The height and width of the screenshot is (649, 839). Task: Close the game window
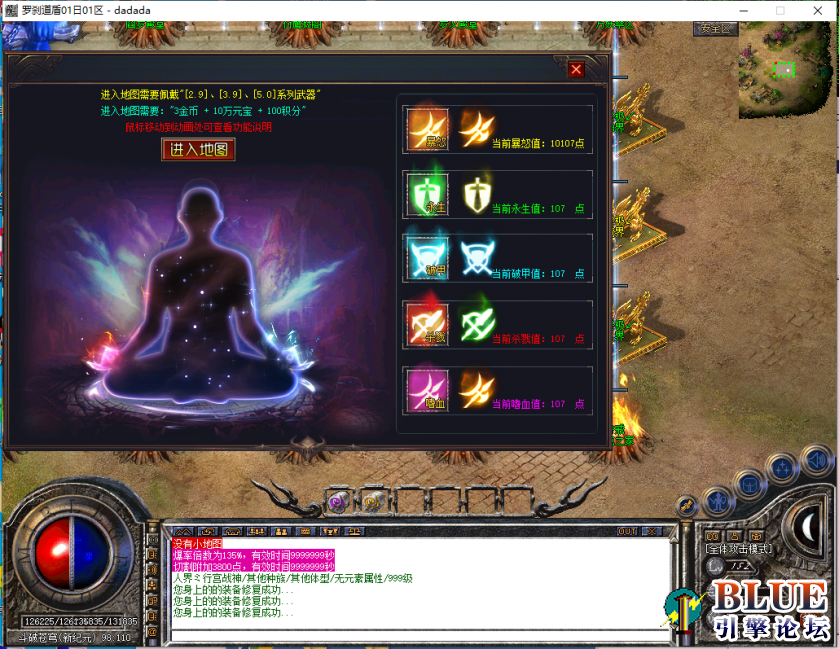[x=815, y=10]
